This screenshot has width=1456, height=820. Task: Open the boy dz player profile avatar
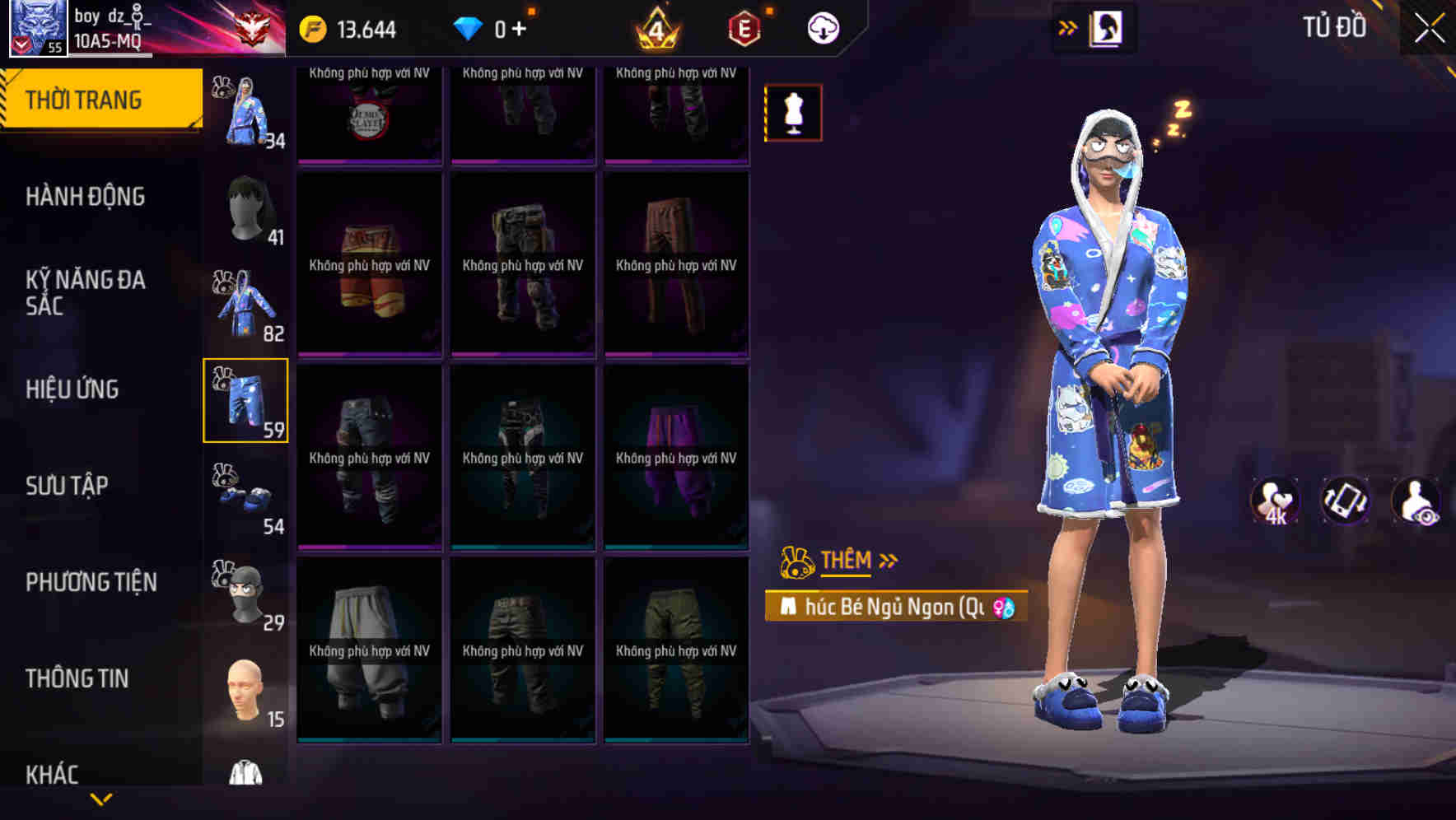tap(37, 27)
